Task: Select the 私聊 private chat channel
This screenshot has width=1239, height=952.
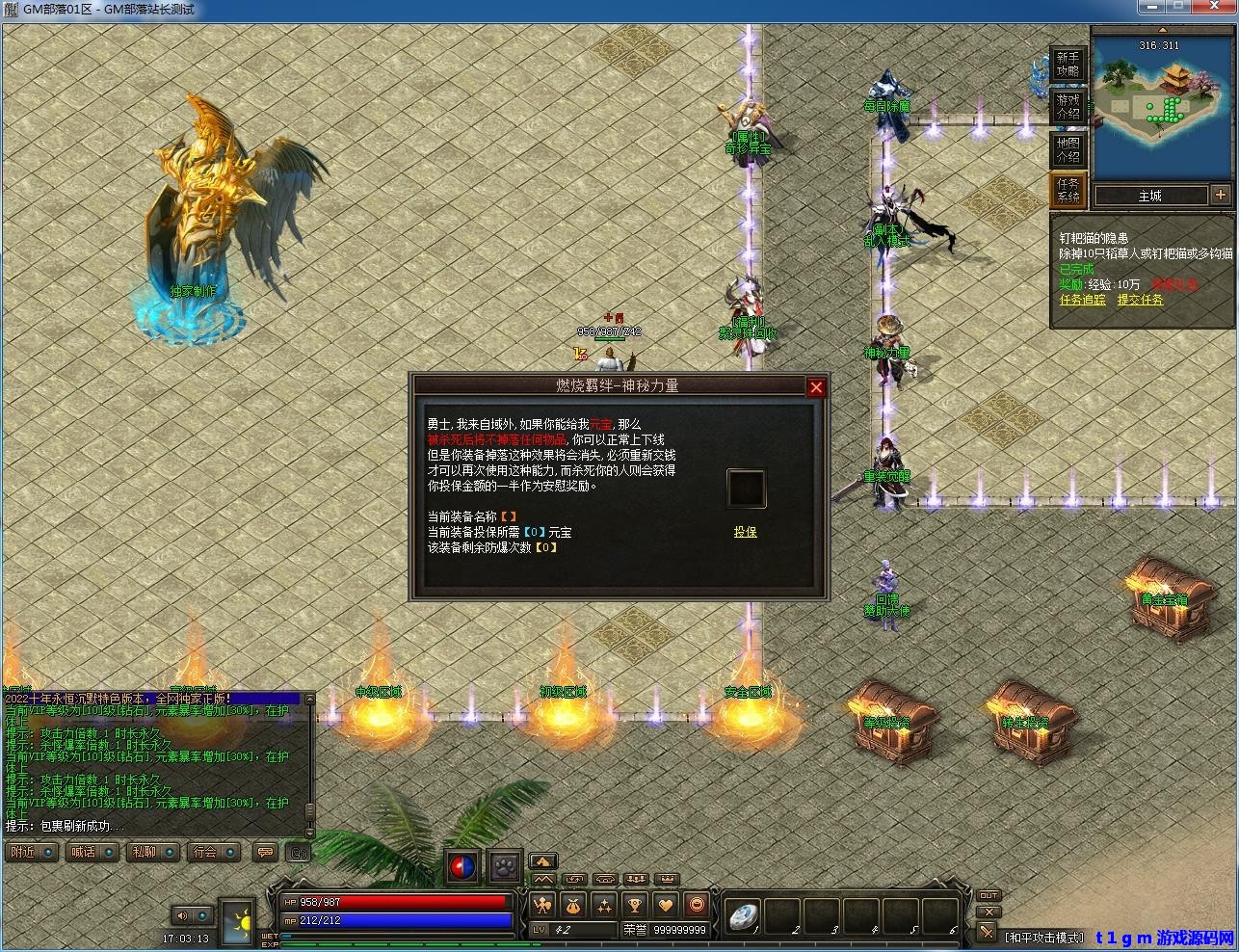Action: 153,852
